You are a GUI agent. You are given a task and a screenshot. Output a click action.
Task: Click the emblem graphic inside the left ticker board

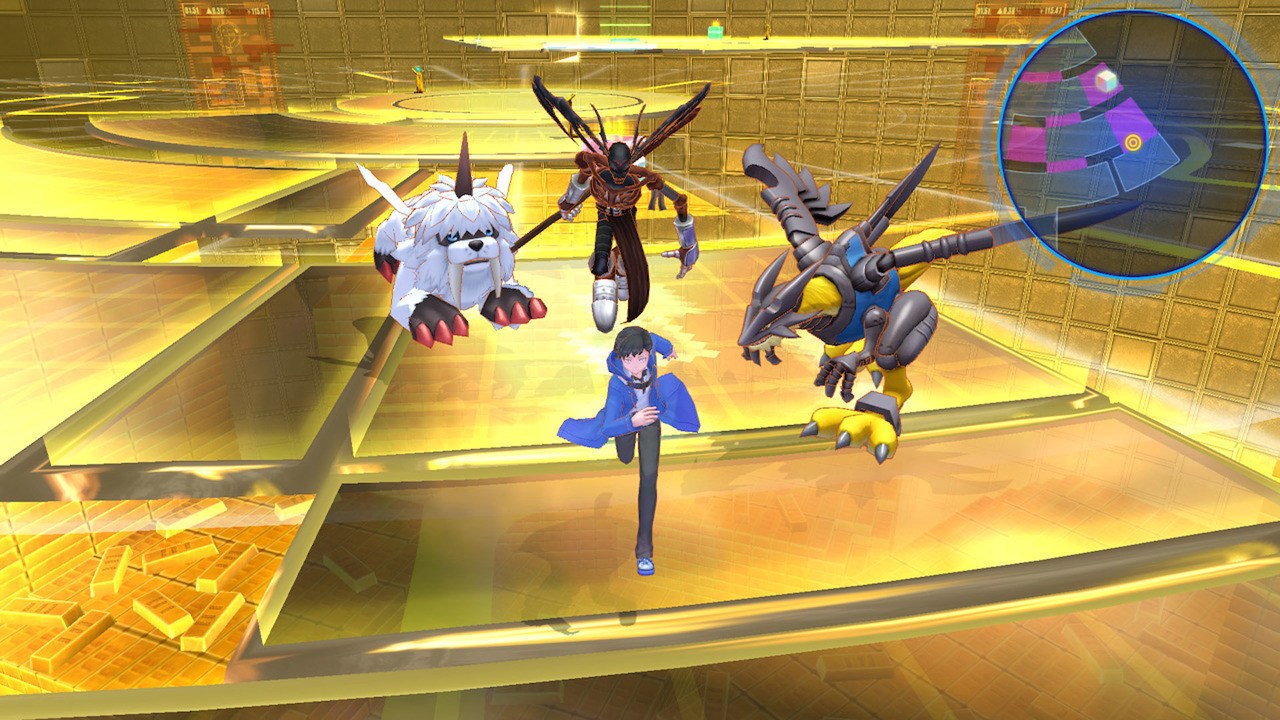[229, 37]
